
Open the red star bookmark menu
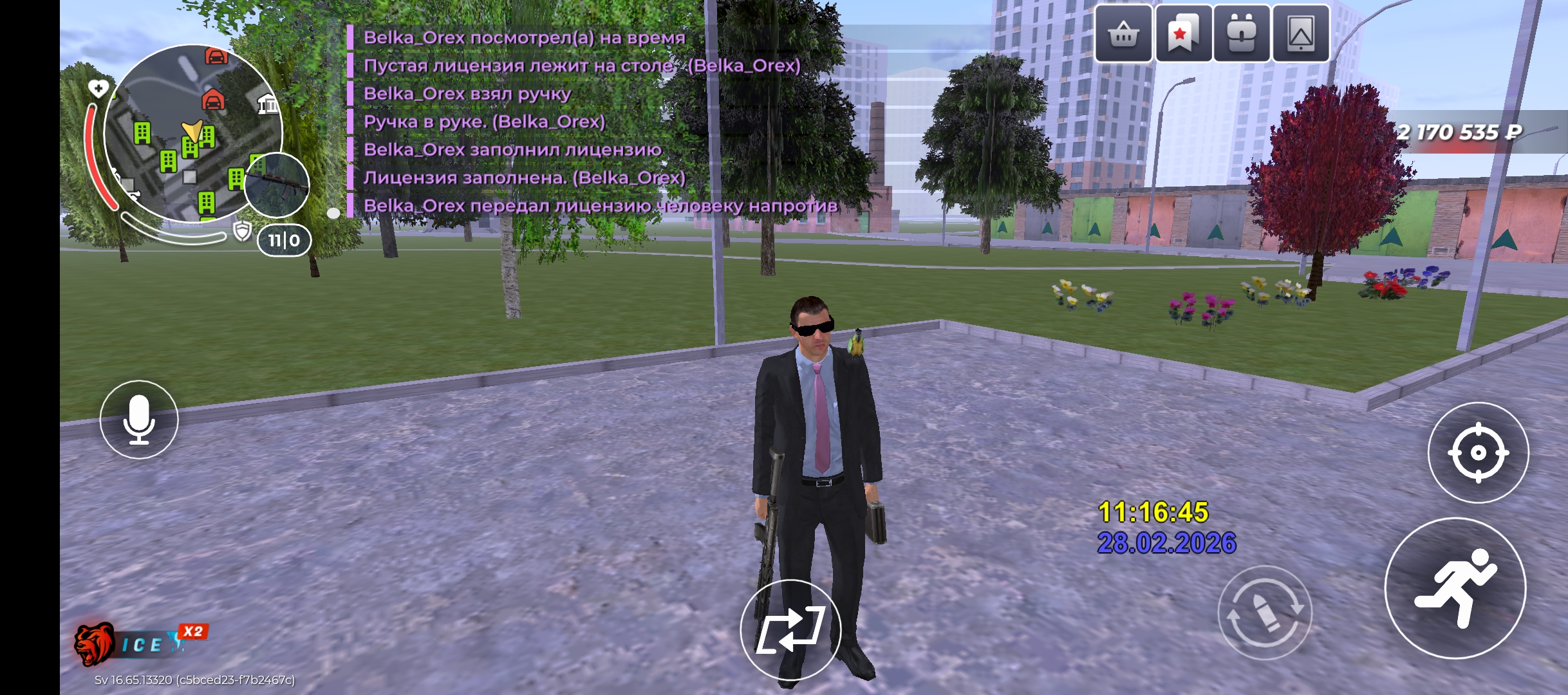pos(1182,33)
